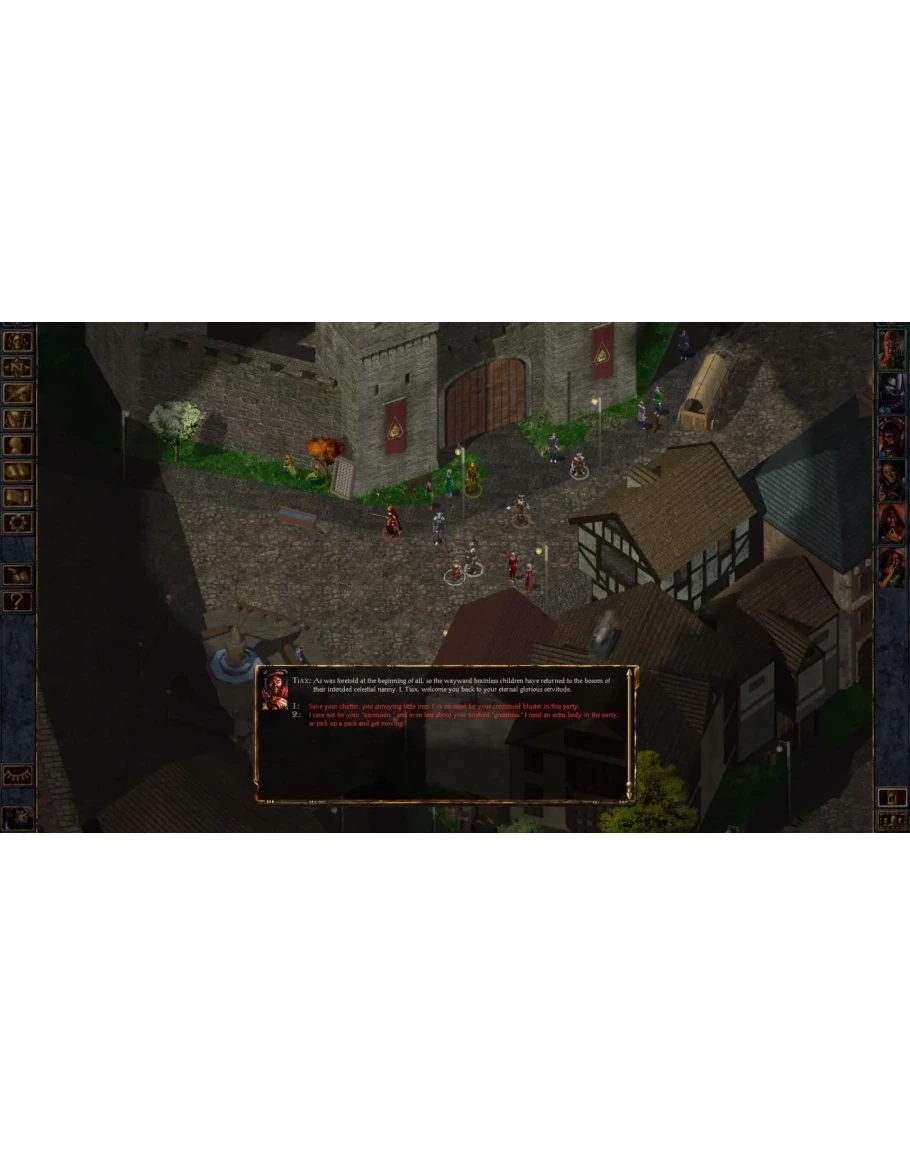Image resolution: width=910 pixels, height=1155 pixels.
Task: Open the priest scroll icon
Action: coord(18,497)
